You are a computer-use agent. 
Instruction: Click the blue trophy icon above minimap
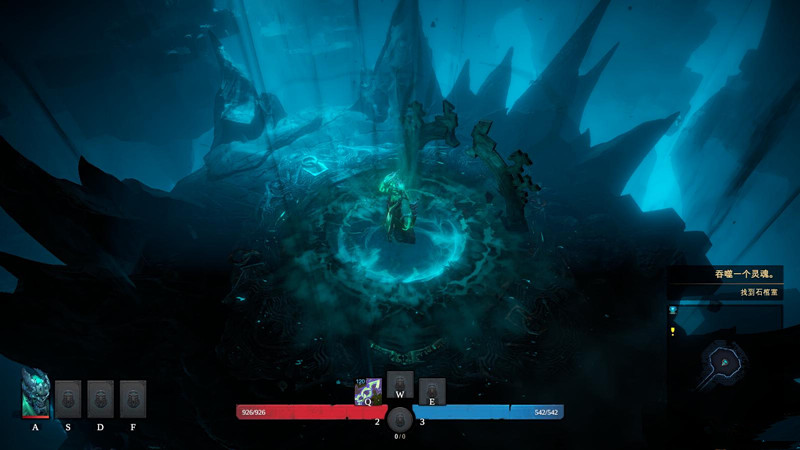tap(673, 312)
